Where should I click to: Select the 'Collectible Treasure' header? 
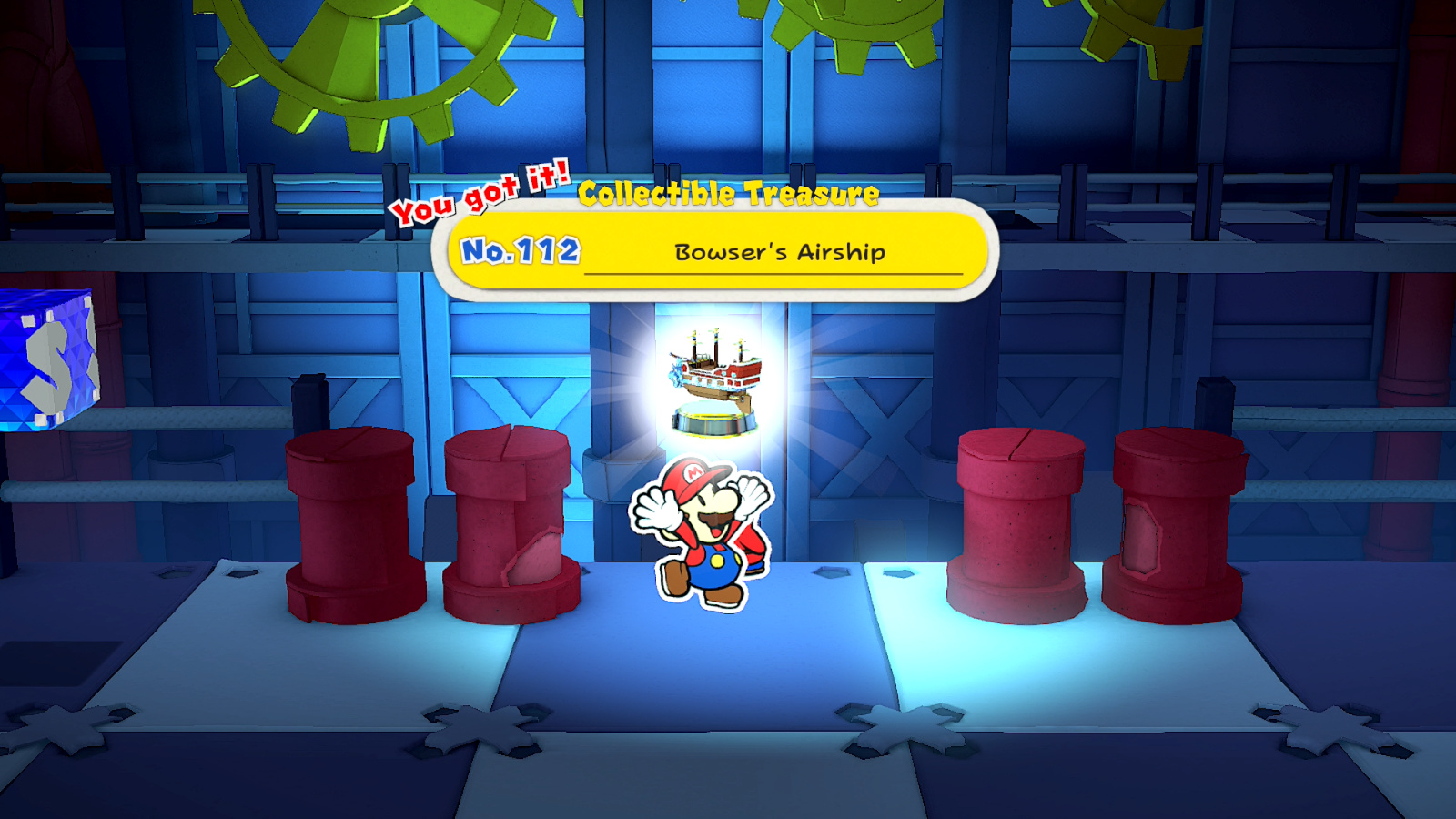pos(728,193)
